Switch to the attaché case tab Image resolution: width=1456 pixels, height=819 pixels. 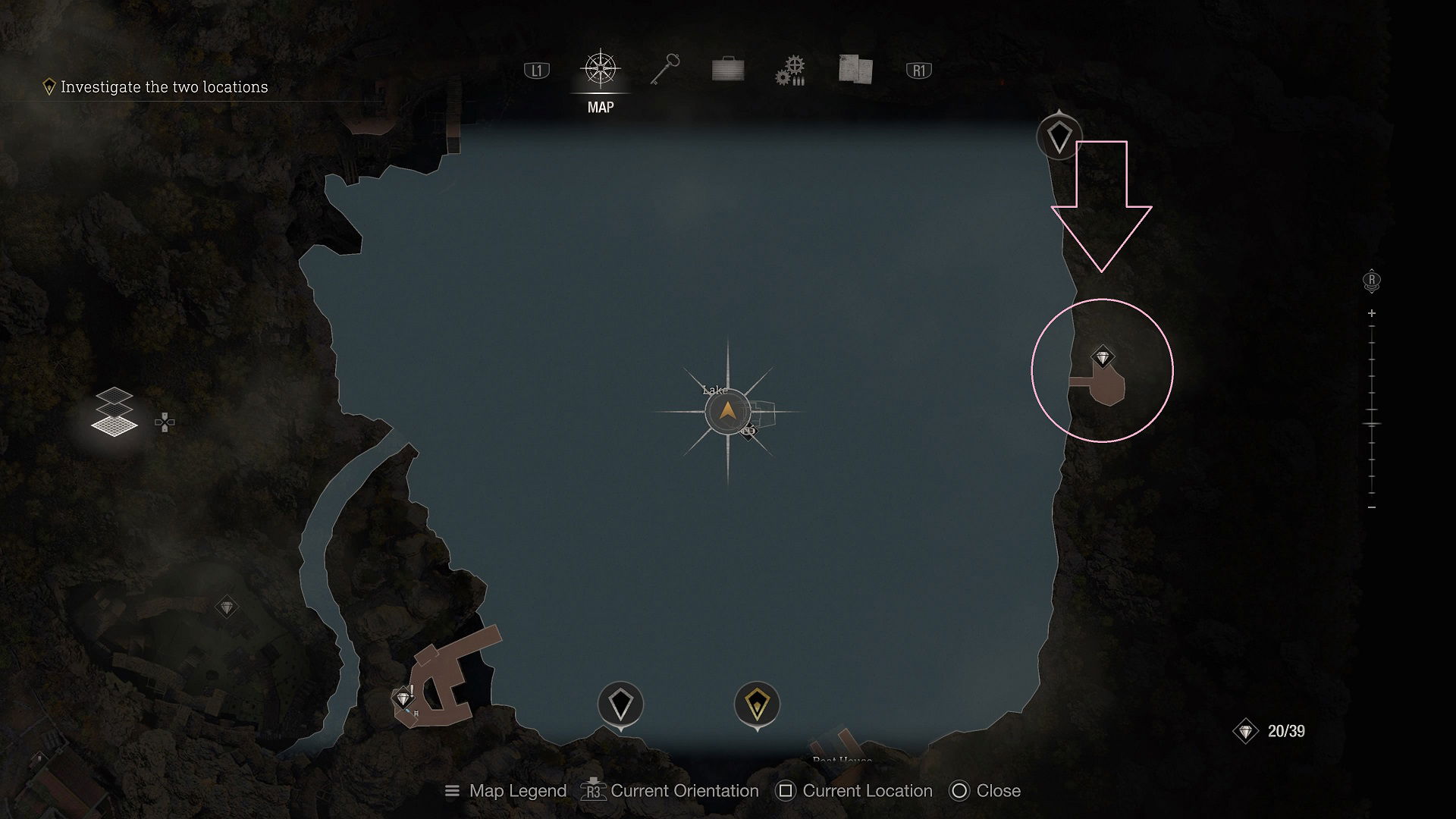[x=728, y=71]
